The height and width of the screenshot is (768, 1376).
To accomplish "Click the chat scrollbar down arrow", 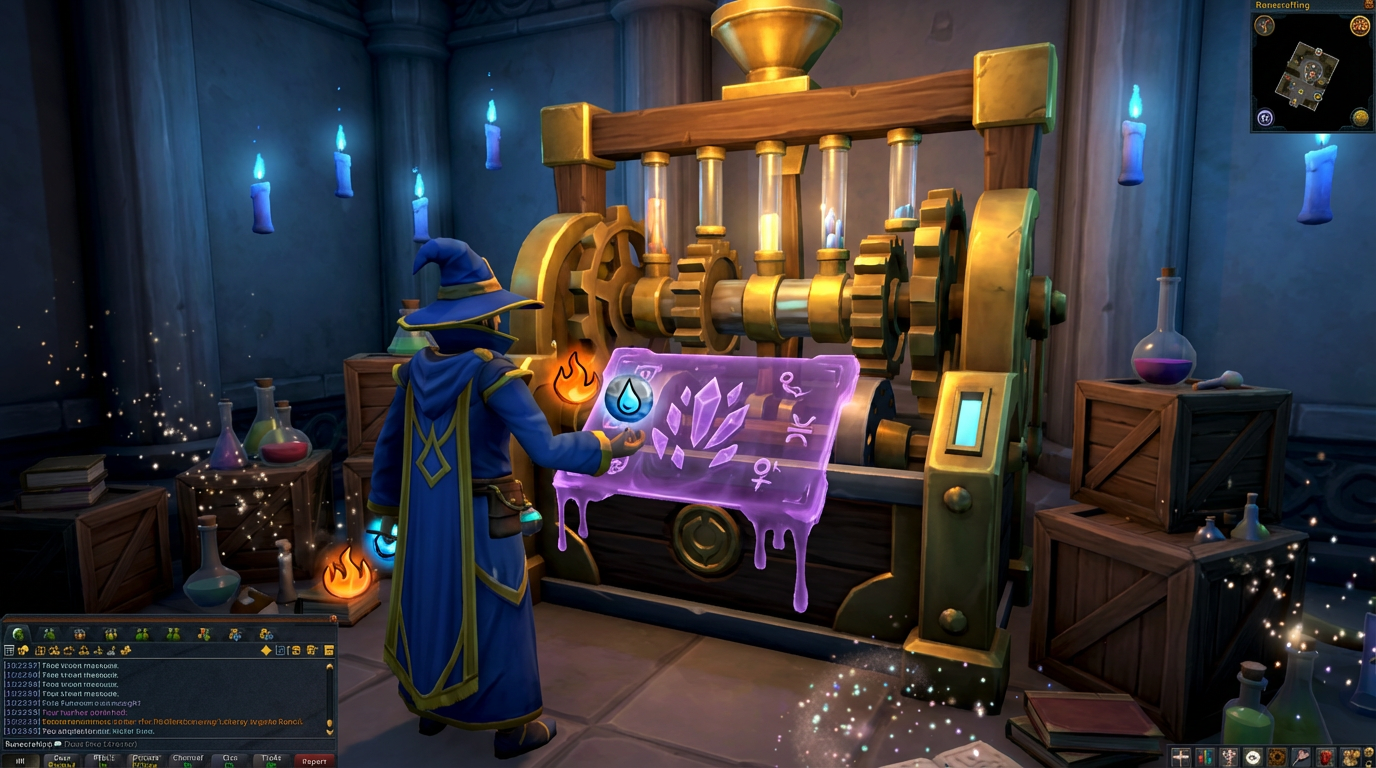I will 330,730.
